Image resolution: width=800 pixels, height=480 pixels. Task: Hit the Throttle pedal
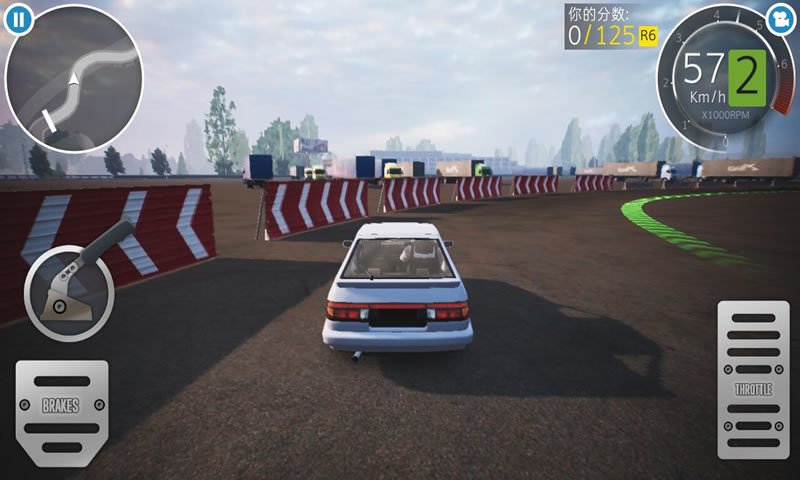click(753, 379)
